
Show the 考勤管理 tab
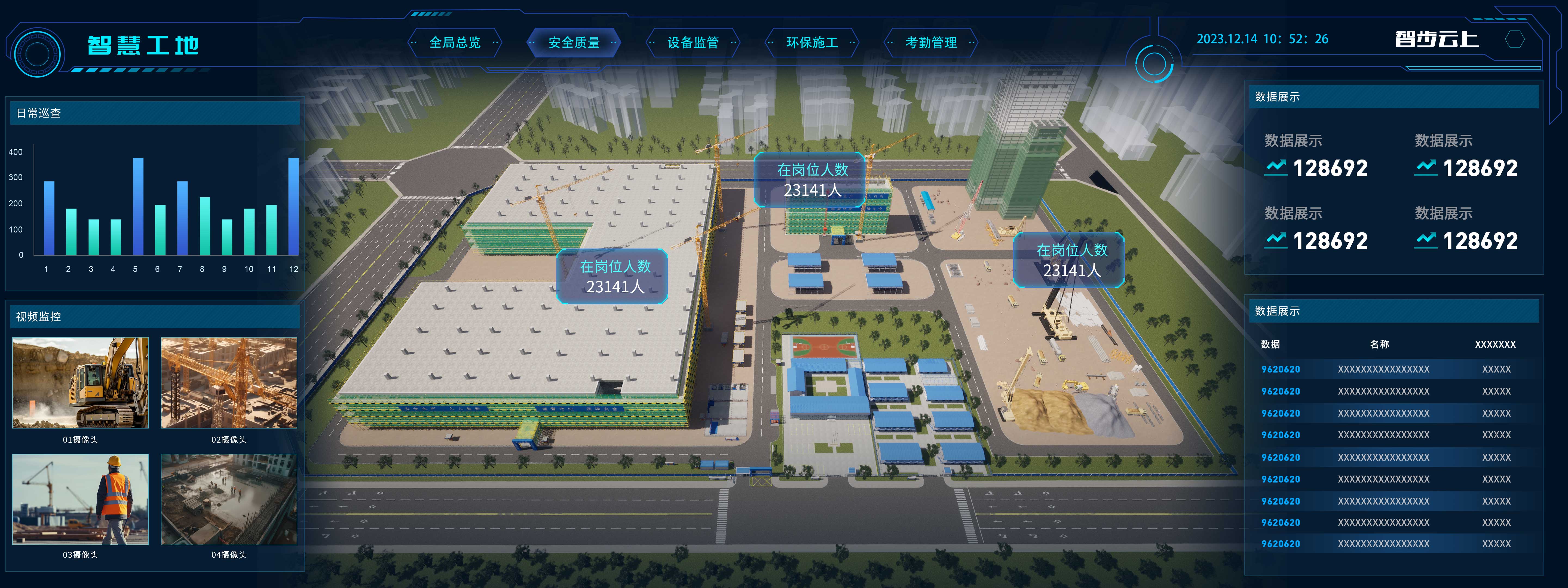(930, 43)
